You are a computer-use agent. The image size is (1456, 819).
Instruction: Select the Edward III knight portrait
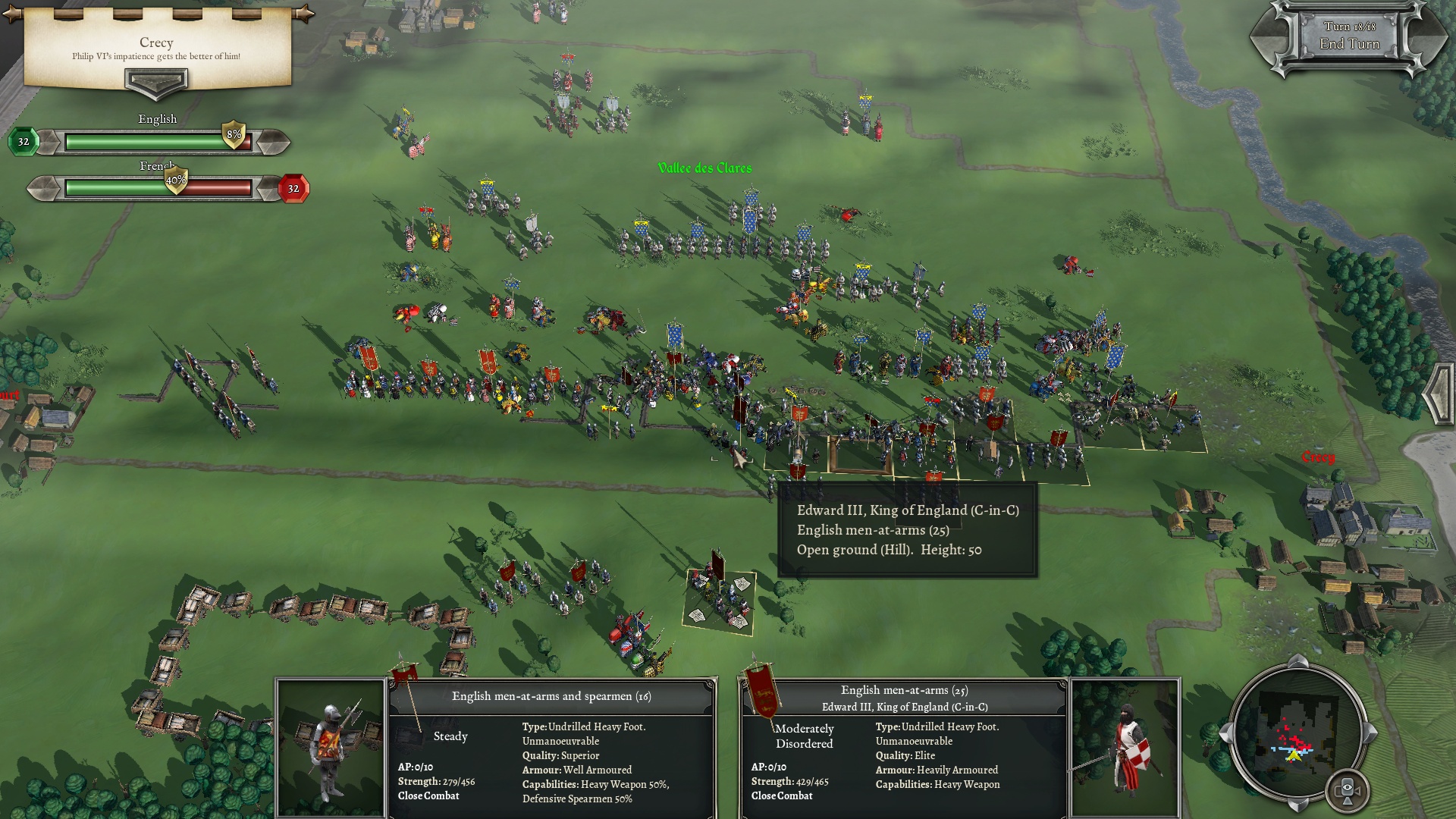(x=1125, y=748)
